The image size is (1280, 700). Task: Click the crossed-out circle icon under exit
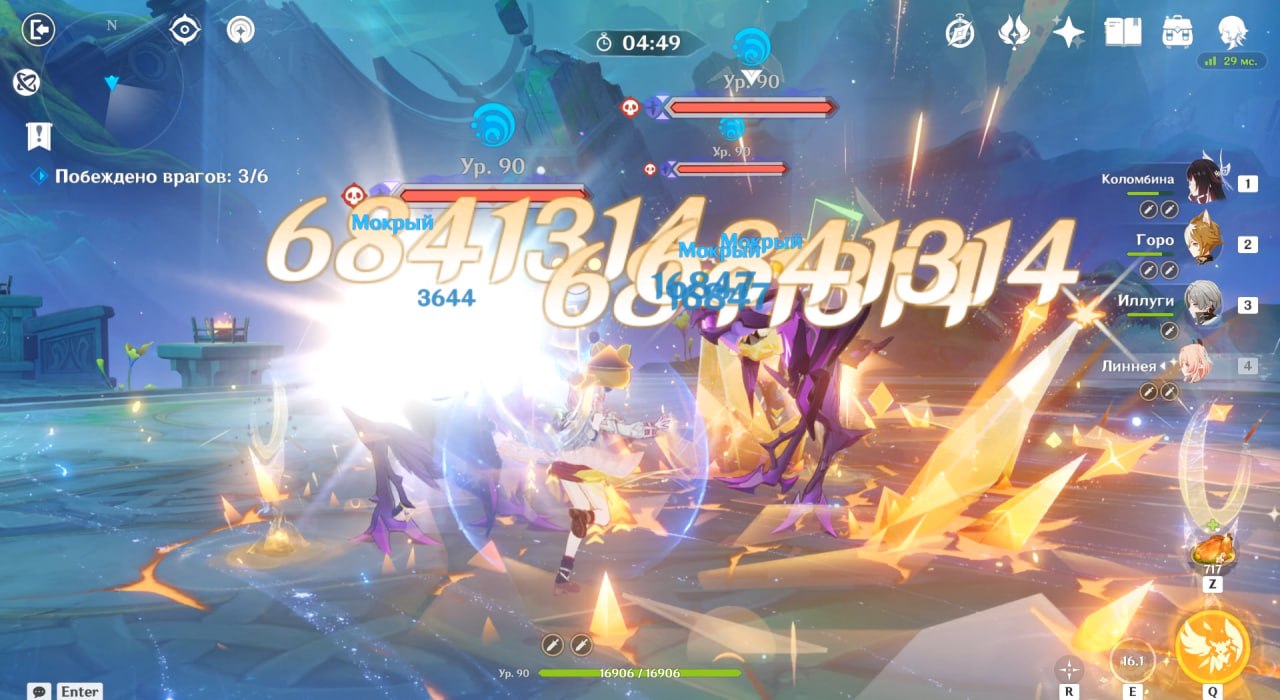26,83
